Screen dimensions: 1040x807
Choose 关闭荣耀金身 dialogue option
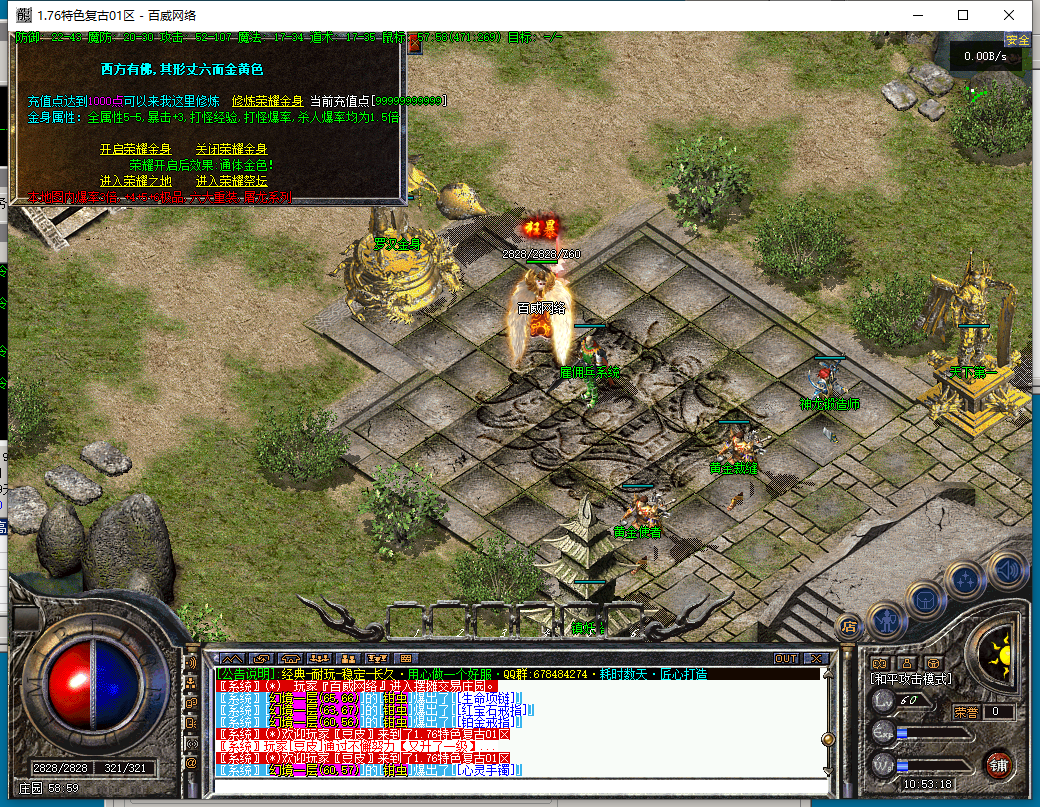231,149
